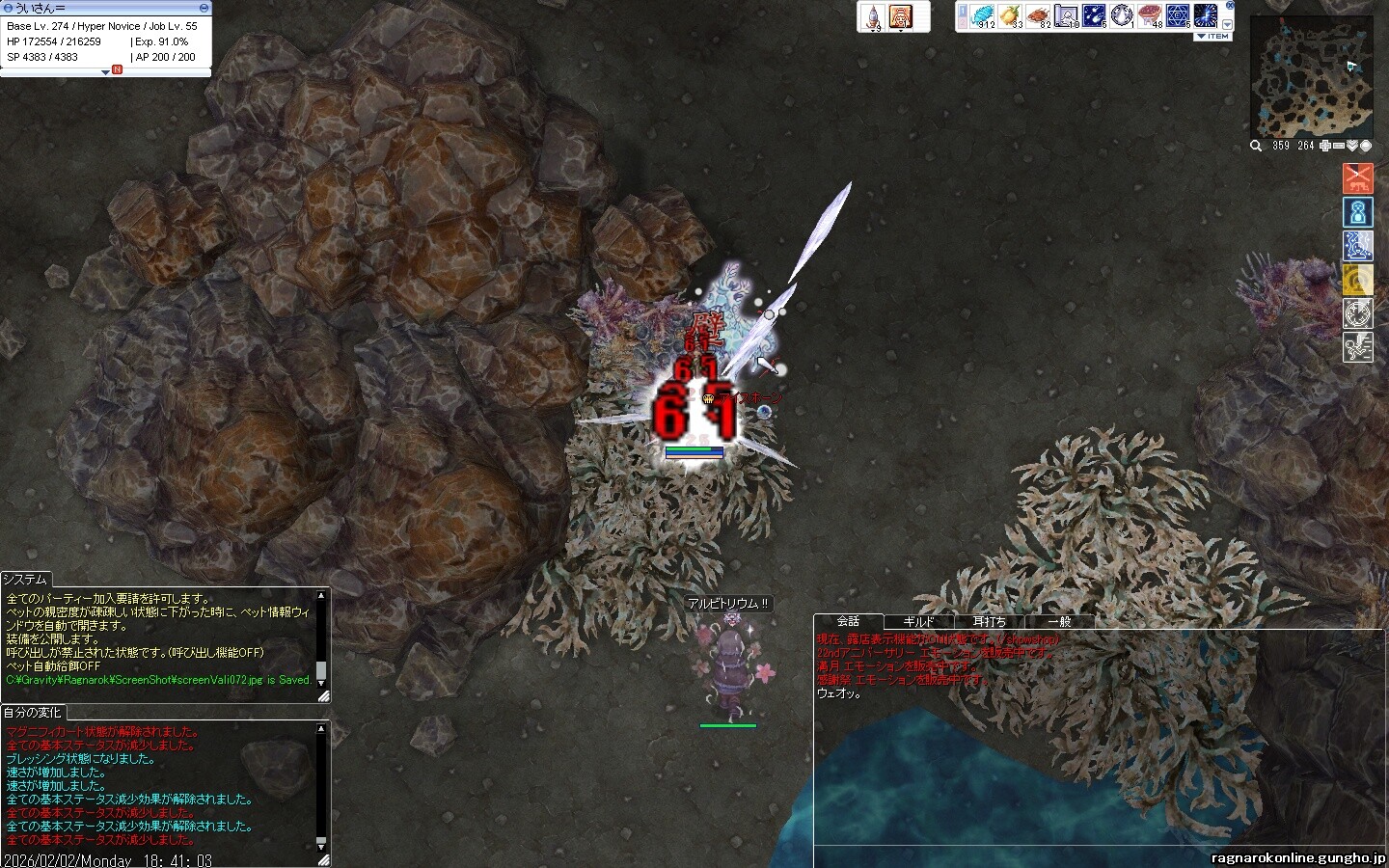The height and width of the screenshot is (868, 1389).
Task: Click the running figure status icon
Action: tap(1358, 346)
